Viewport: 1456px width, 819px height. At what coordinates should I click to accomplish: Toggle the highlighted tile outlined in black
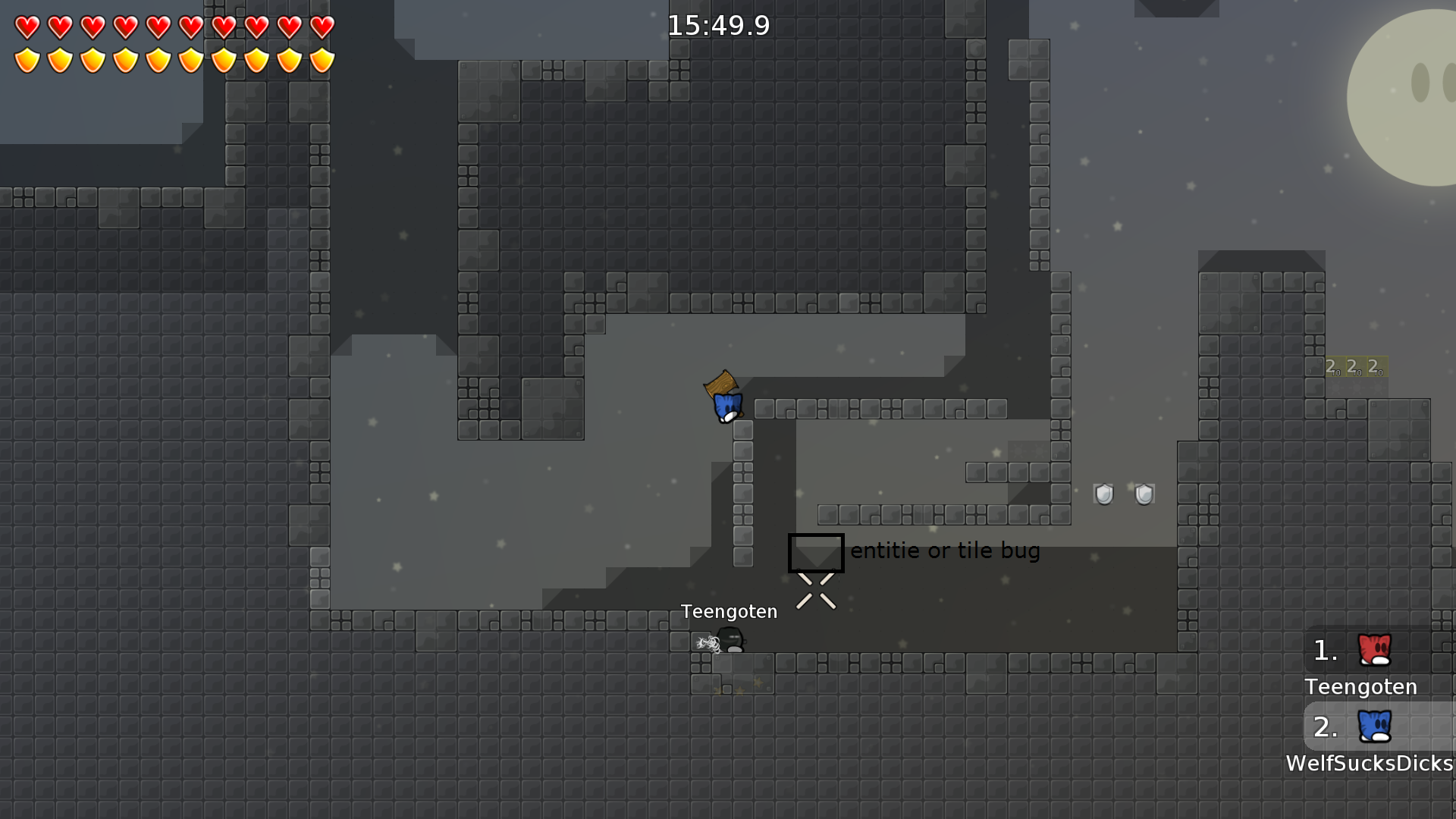816,553
